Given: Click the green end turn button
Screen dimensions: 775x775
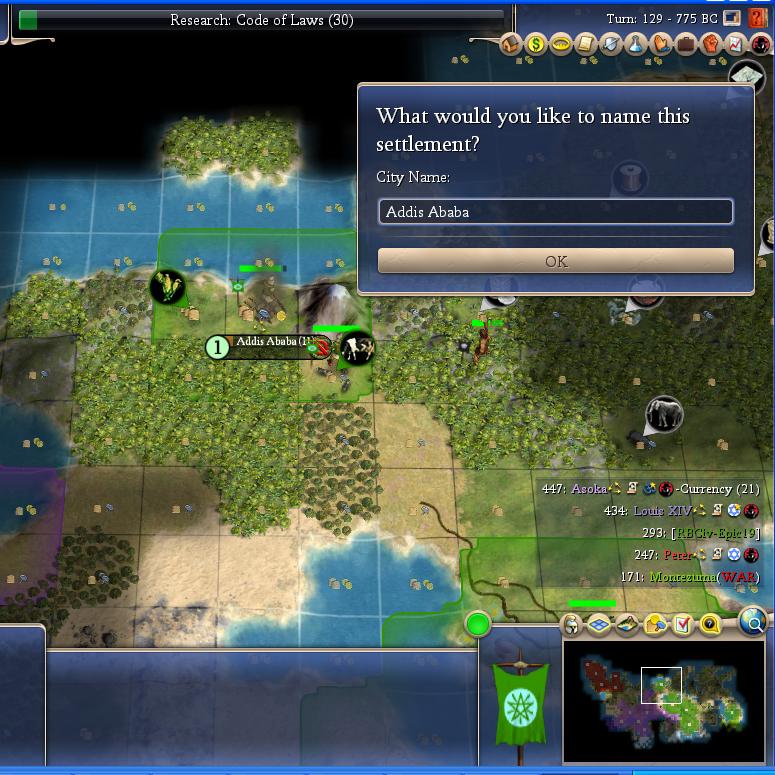Looking at the screenshot, I should click(x=478, y=625).
